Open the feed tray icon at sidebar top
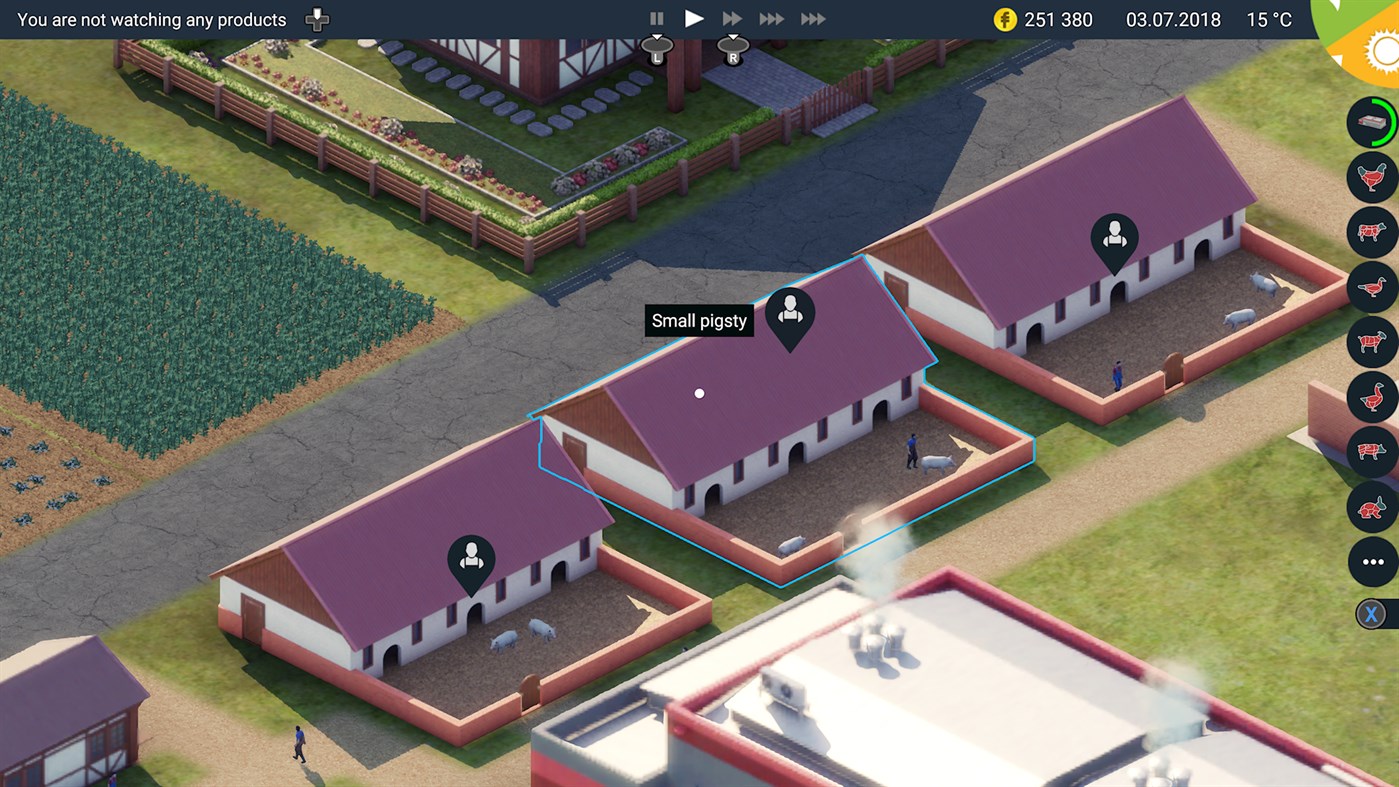The width and height of the screenshot is (1399, 787). point(1371,122)
